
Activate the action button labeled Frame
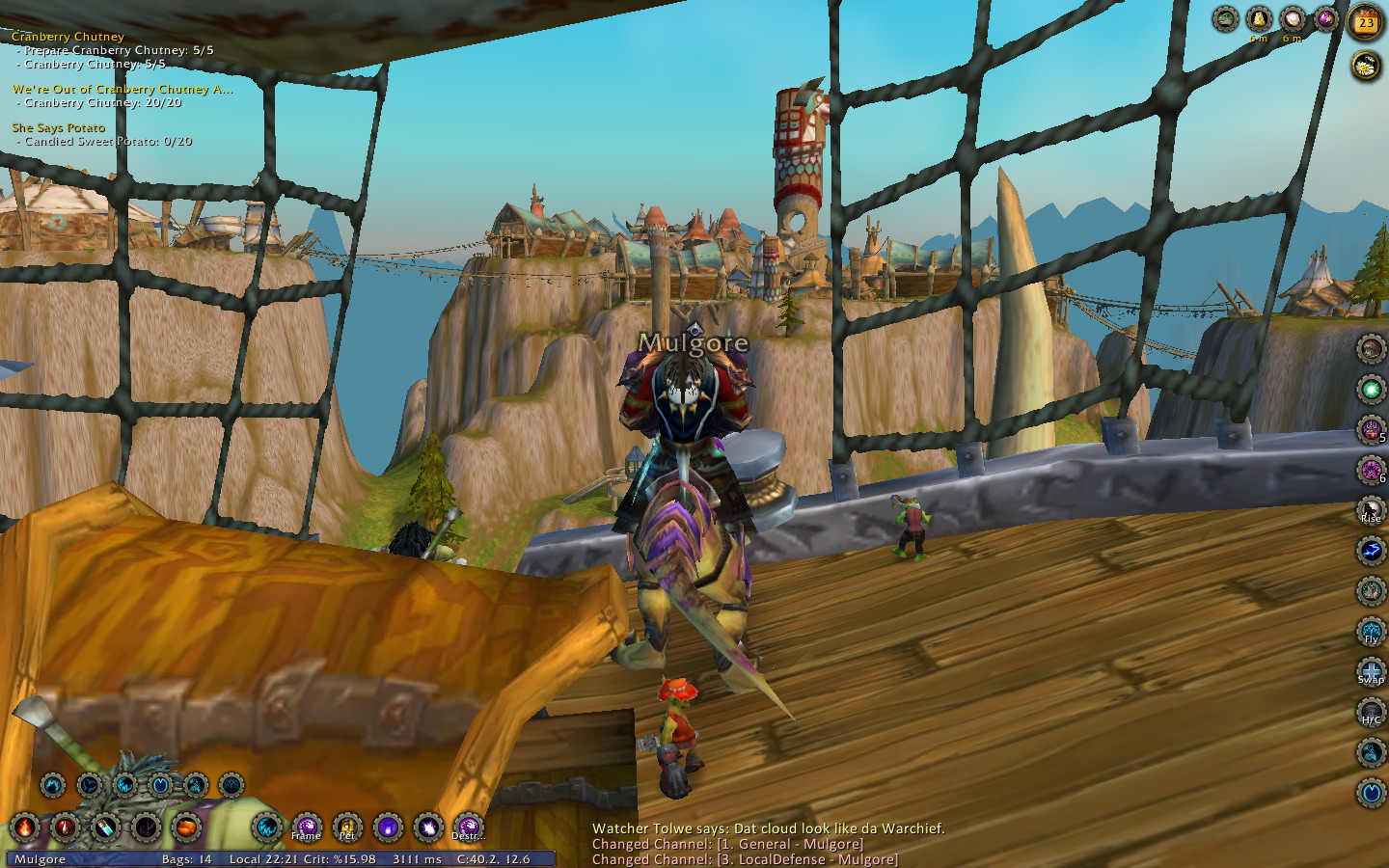[307, 827]
